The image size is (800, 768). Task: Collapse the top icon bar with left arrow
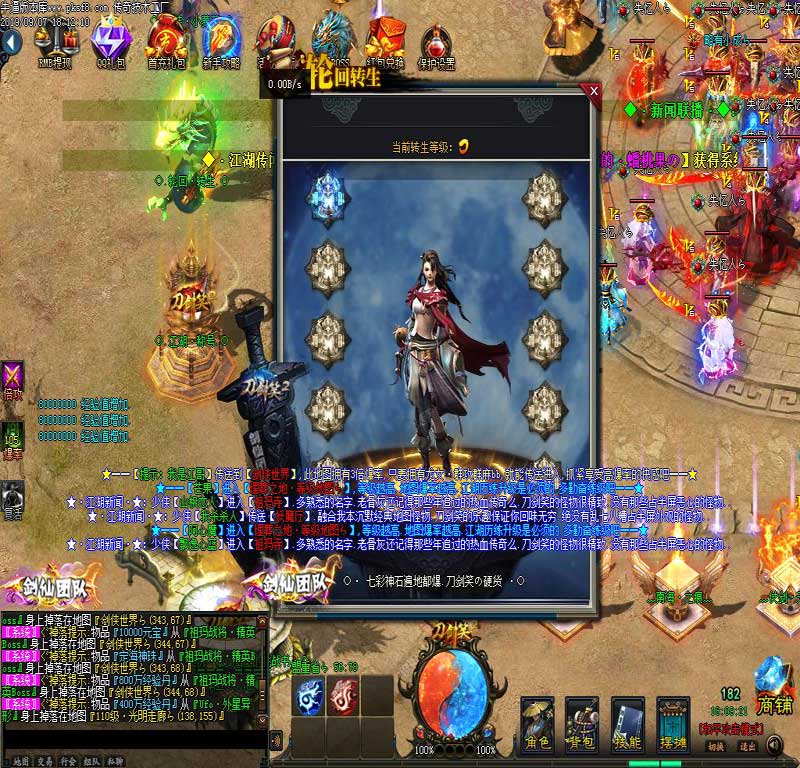pos(10,43)
